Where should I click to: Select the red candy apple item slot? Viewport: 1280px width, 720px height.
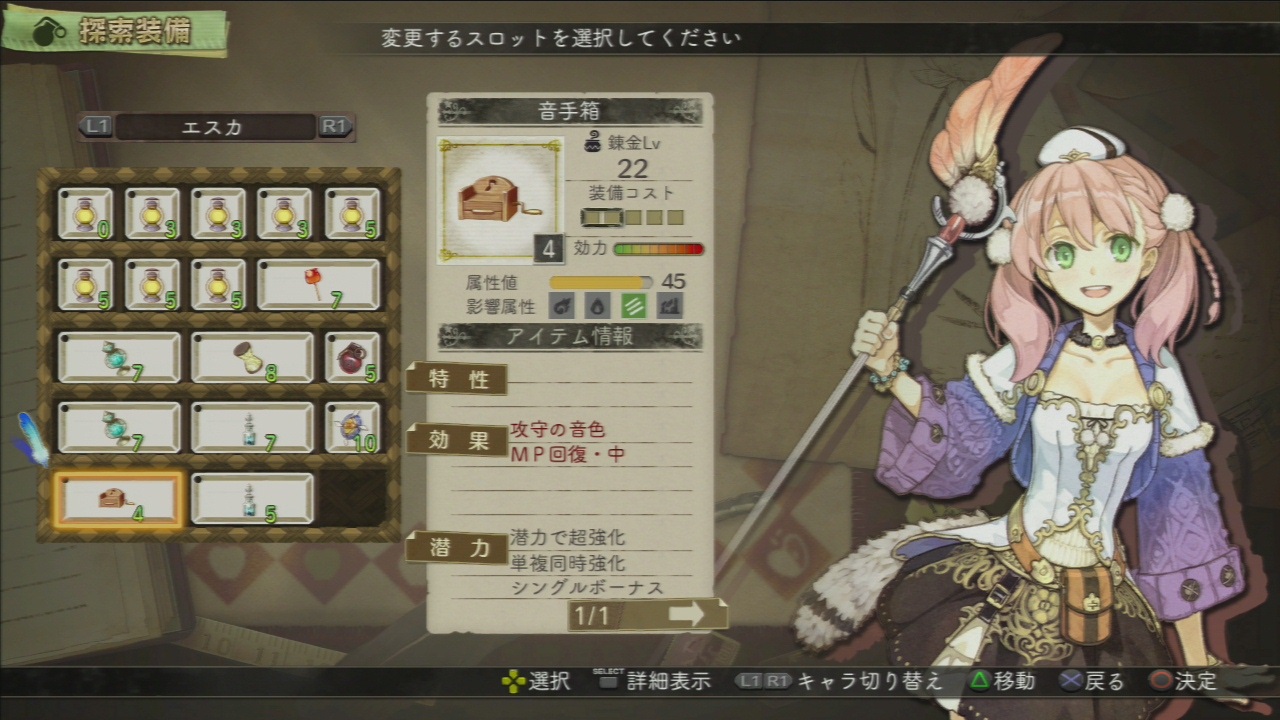tap(319, 285)
